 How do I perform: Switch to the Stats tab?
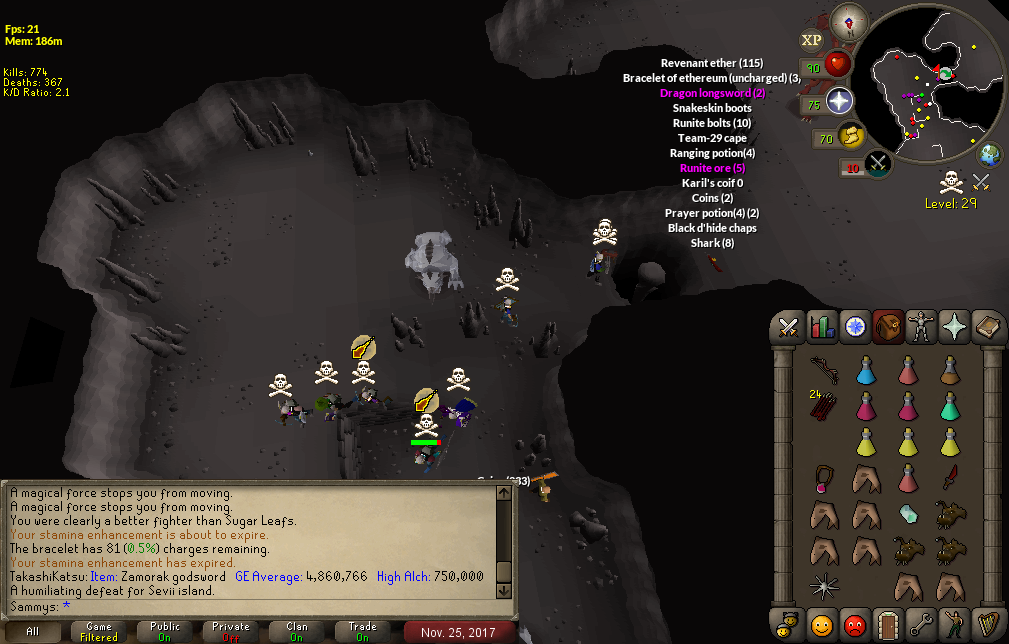tap(822, 327)
